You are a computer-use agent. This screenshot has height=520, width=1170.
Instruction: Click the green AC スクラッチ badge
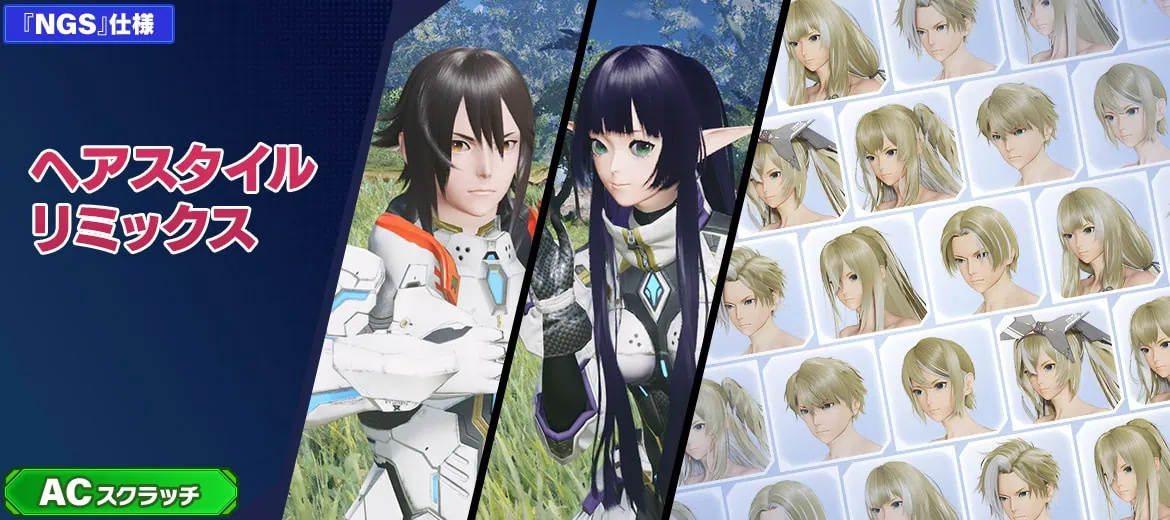pos(120,492)
